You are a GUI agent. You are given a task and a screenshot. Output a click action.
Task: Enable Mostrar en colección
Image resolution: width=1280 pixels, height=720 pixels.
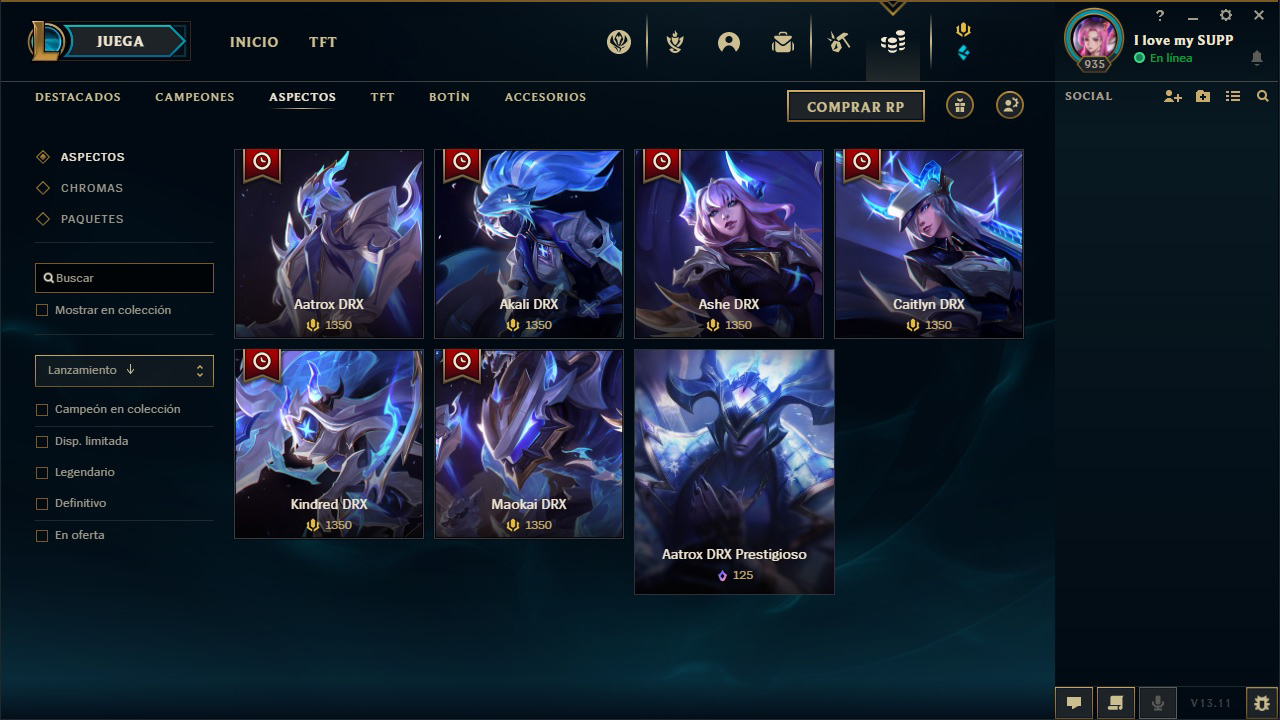coord(42,310)
